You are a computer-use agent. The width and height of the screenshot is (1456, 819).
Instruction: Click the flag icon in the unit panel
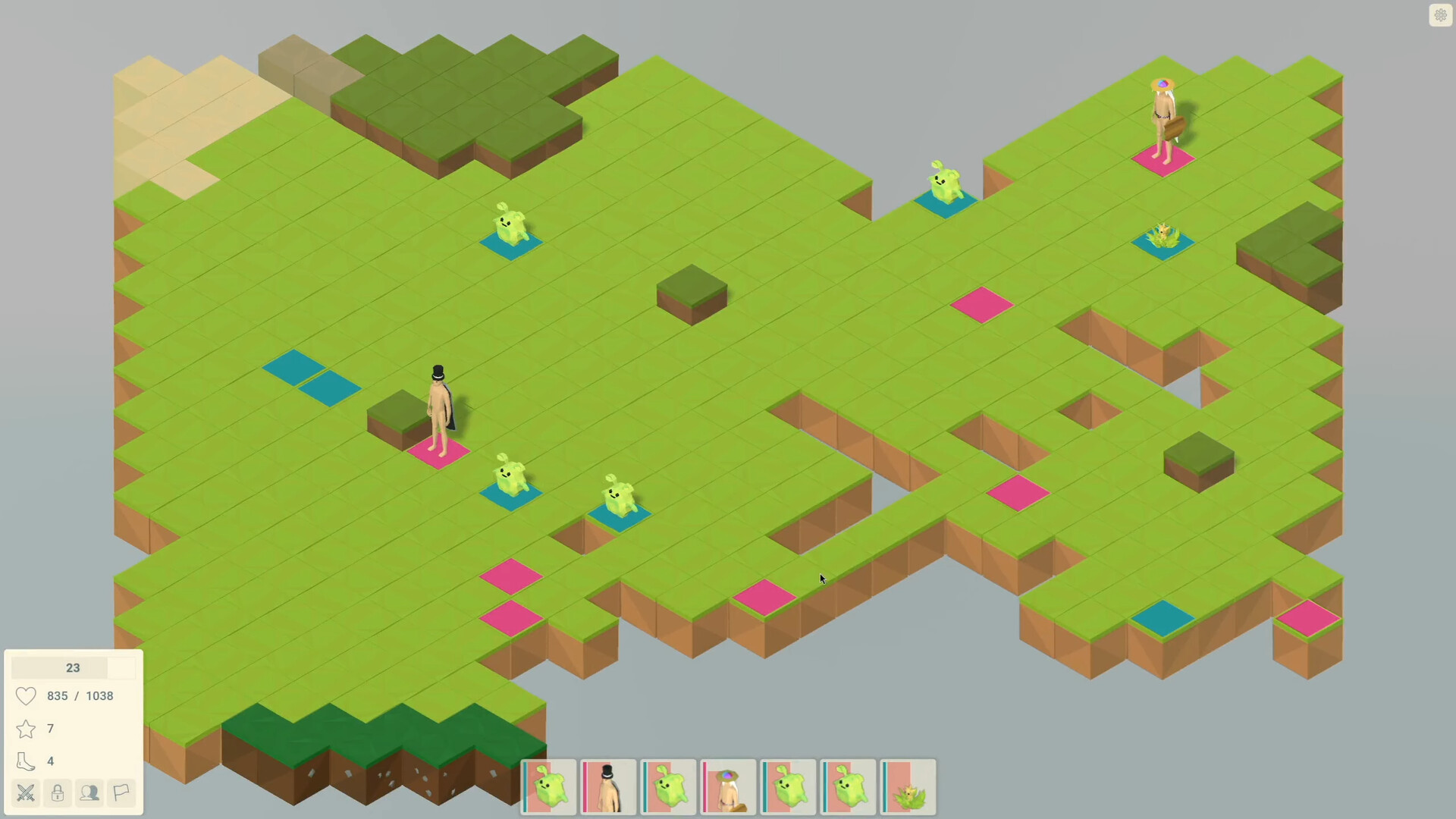[121, 793]
